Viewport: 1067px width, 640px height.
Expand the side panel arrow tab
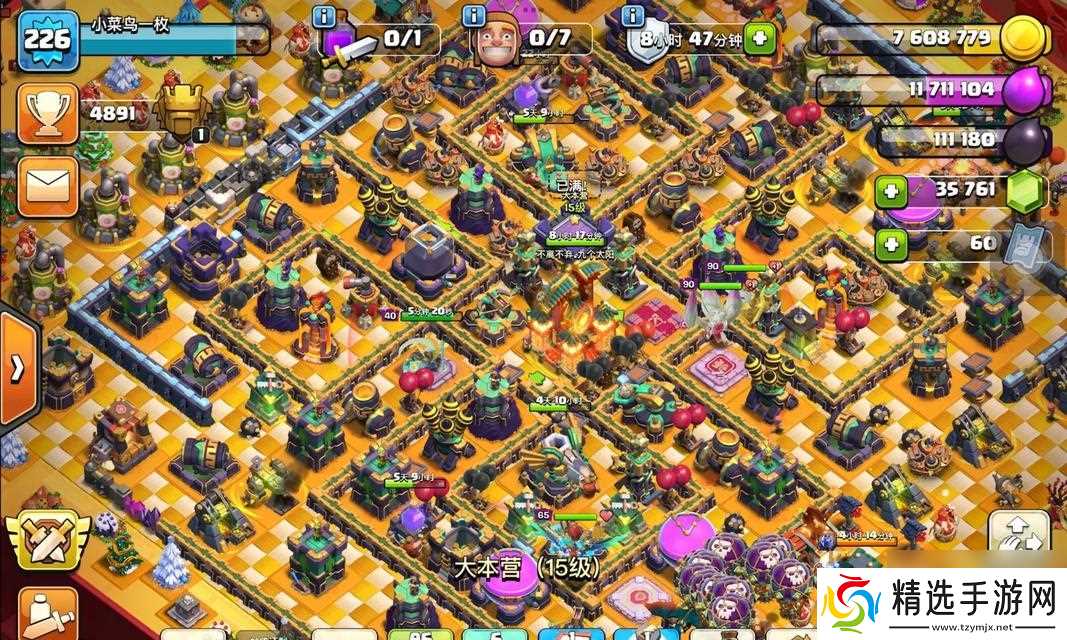[x=17, y=367]
